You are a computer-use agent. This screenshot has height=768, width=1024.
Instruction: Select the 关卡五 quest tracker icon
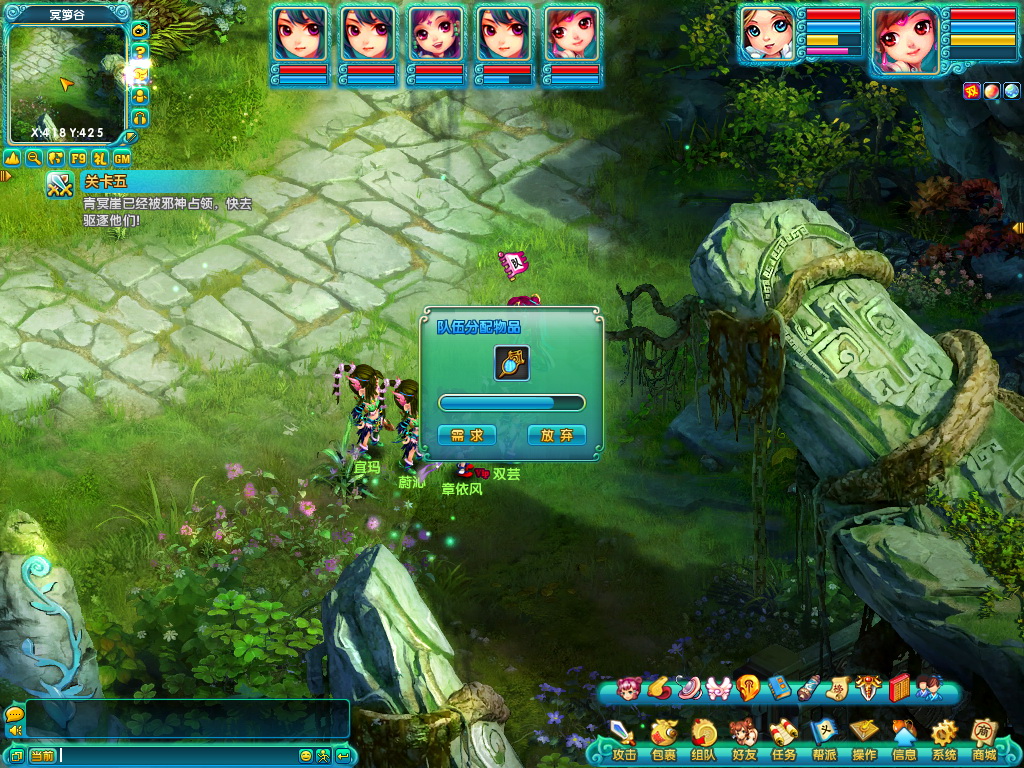[x=61, y=185]
